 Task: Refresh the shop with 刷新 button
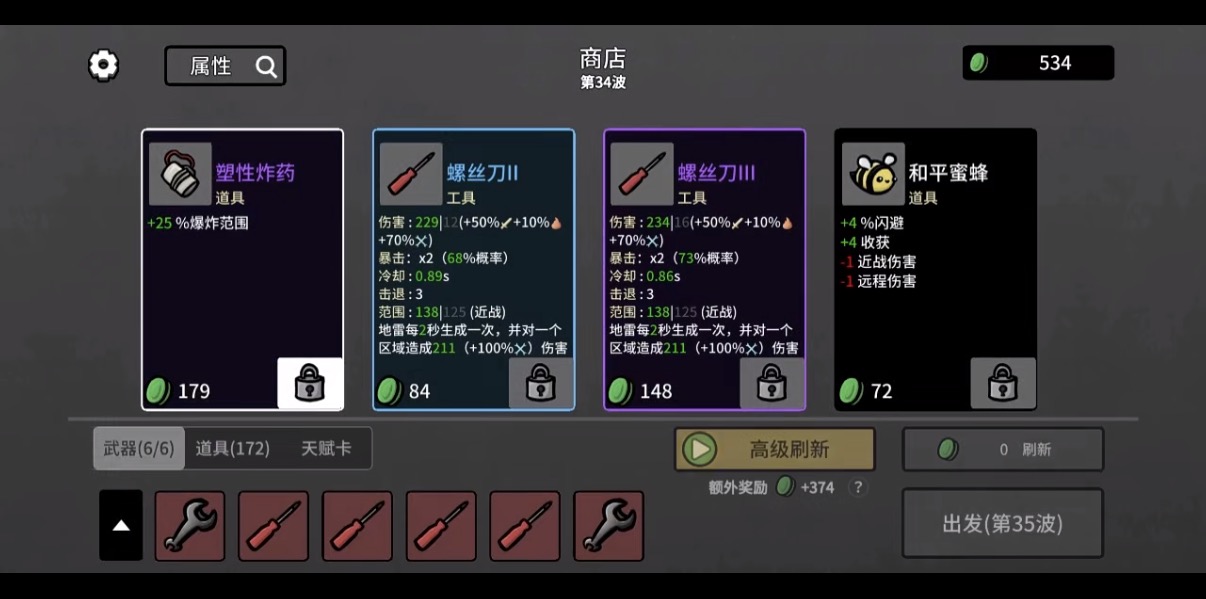(1003, 450)
